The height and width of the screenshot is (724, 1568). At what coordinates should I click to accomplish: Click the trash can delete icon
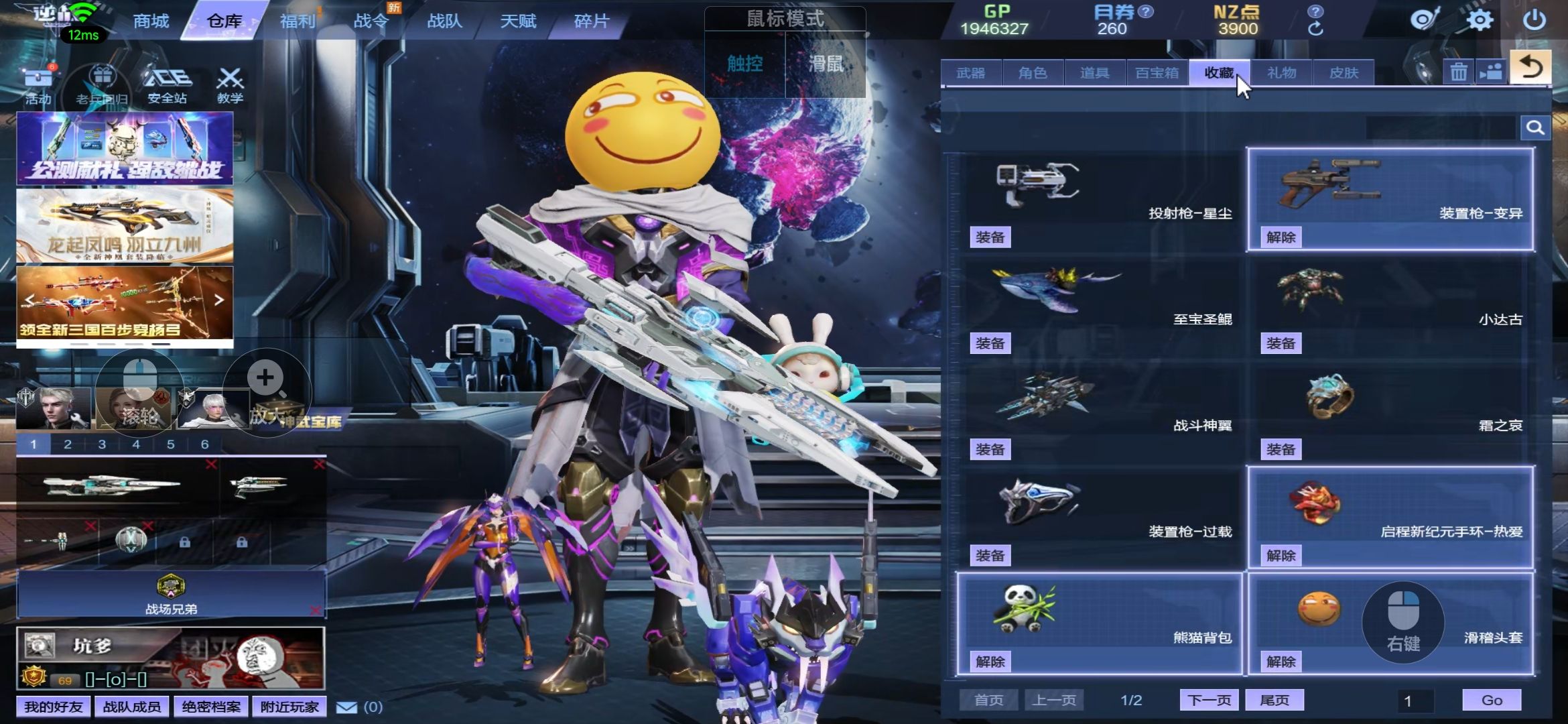tap(1459, 72)
